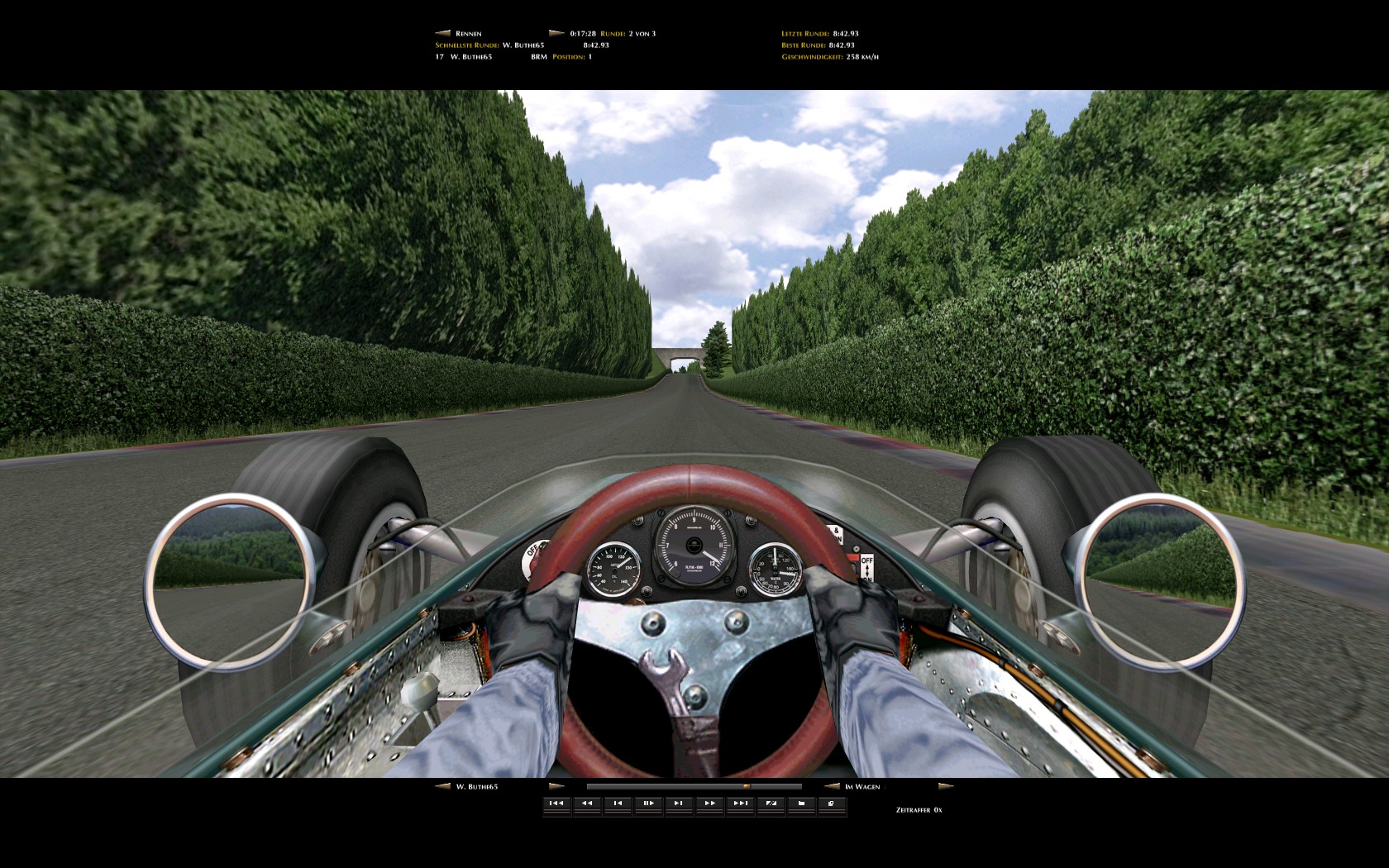Switch to next camera after Im Wagen

pyautogui.click(x=947, y=786)
